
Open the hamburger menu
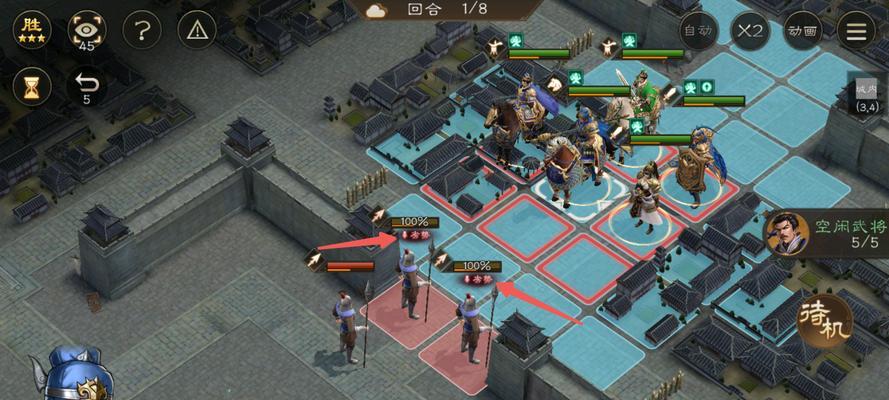point(856,30)
